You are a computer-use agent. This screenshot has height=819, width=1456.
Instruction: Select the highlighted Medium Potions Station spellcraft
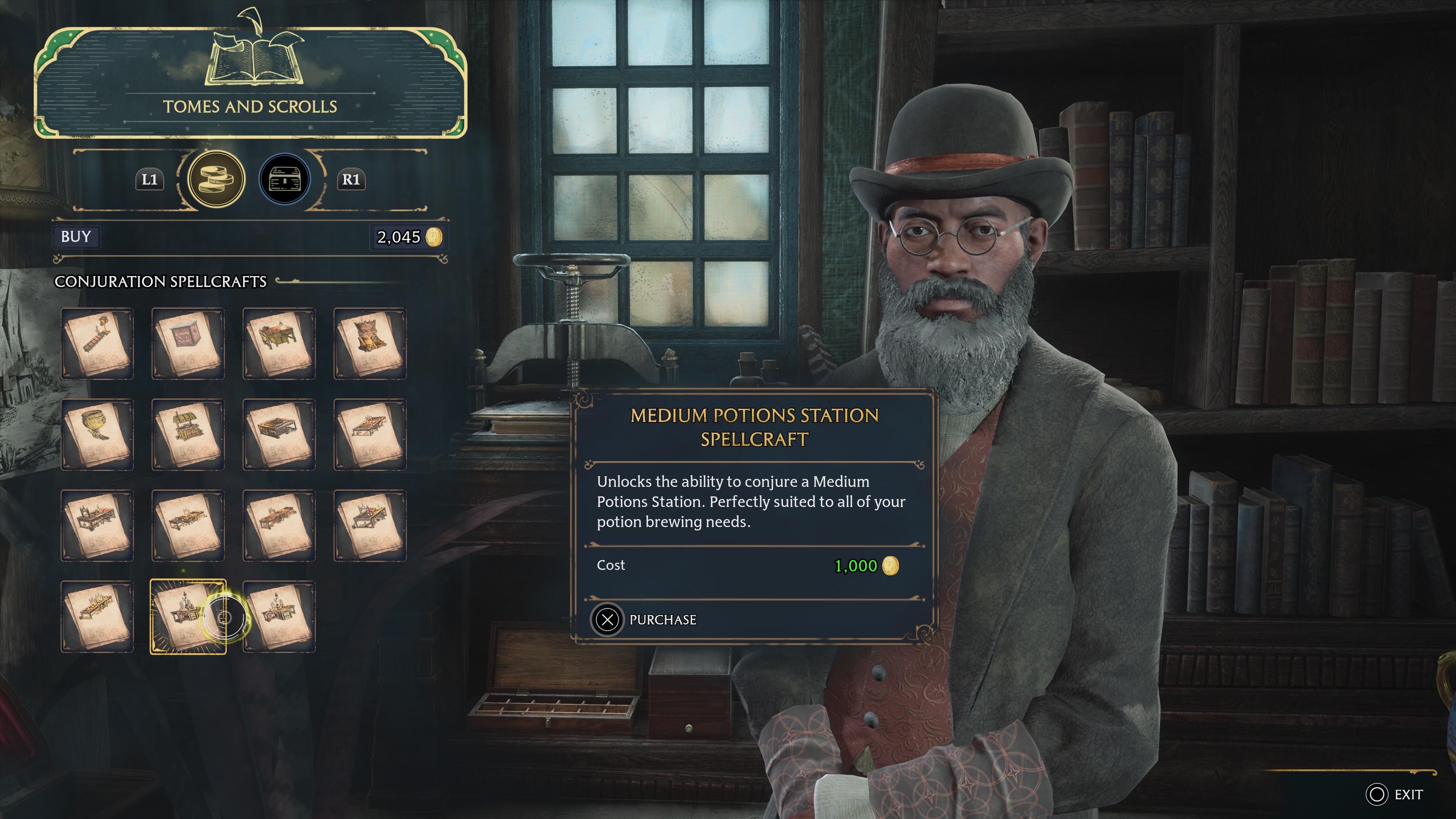[188, 617]
